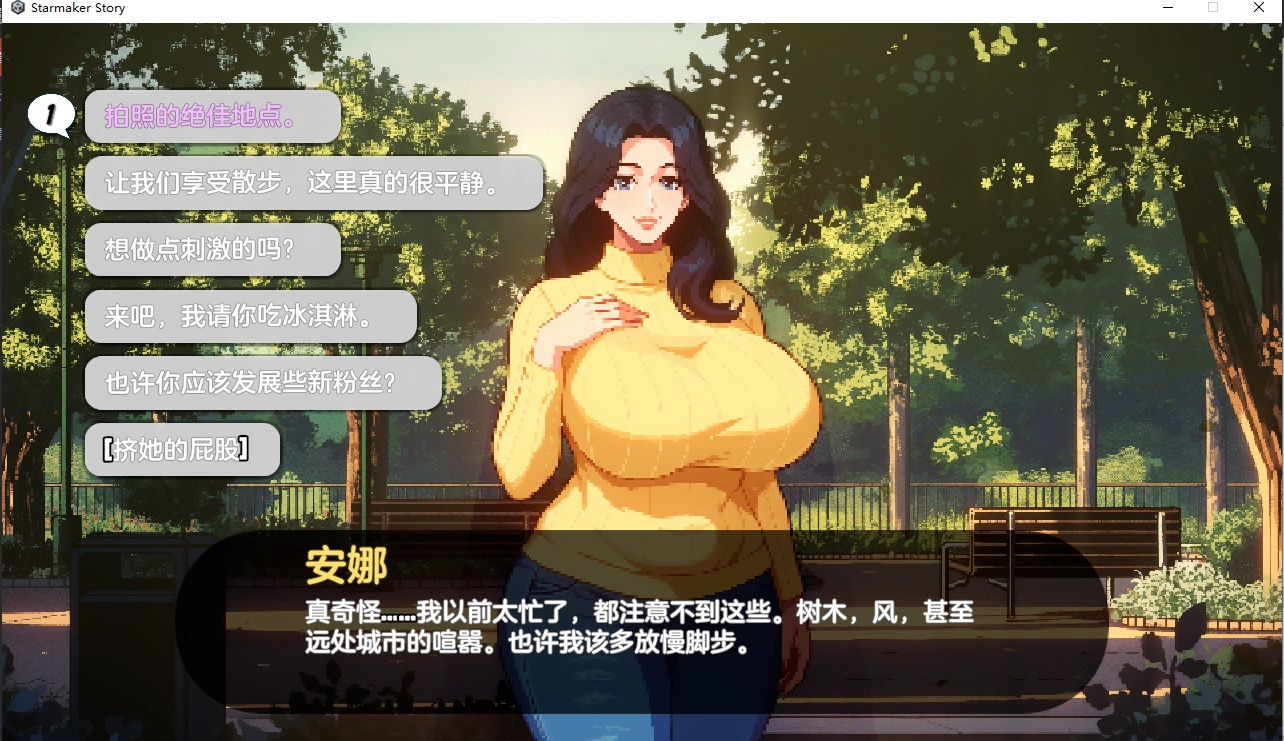Close the Starmaker Story window
The image size is (1284, 741).
(1259, 7)
